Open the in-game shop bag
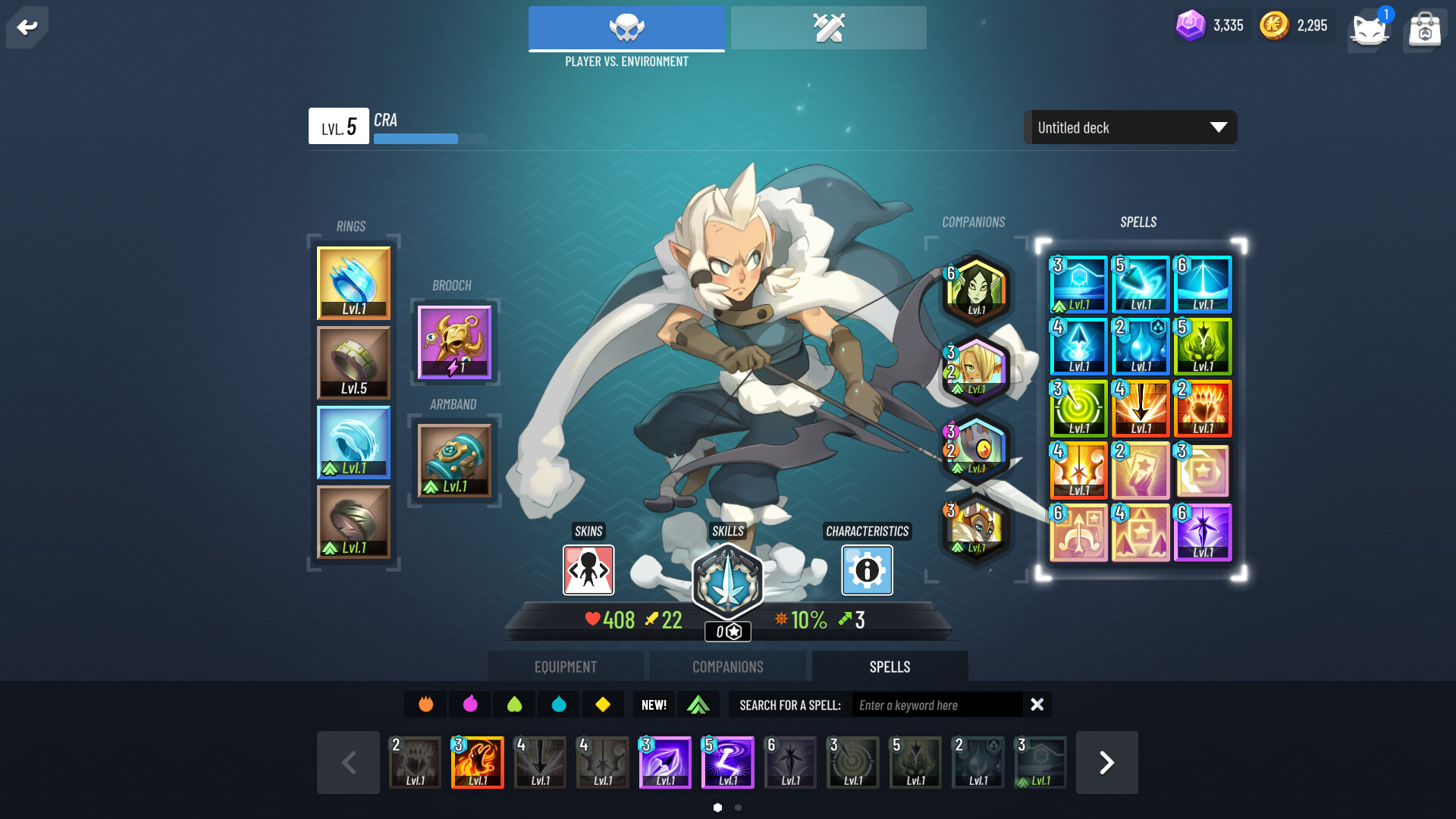 point(1424,28)
